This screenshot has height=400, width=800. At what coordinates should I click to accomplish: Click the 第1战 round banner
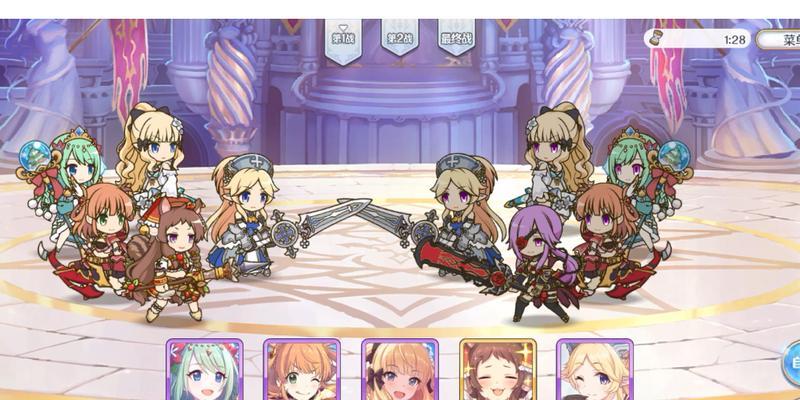coord(343,40)
